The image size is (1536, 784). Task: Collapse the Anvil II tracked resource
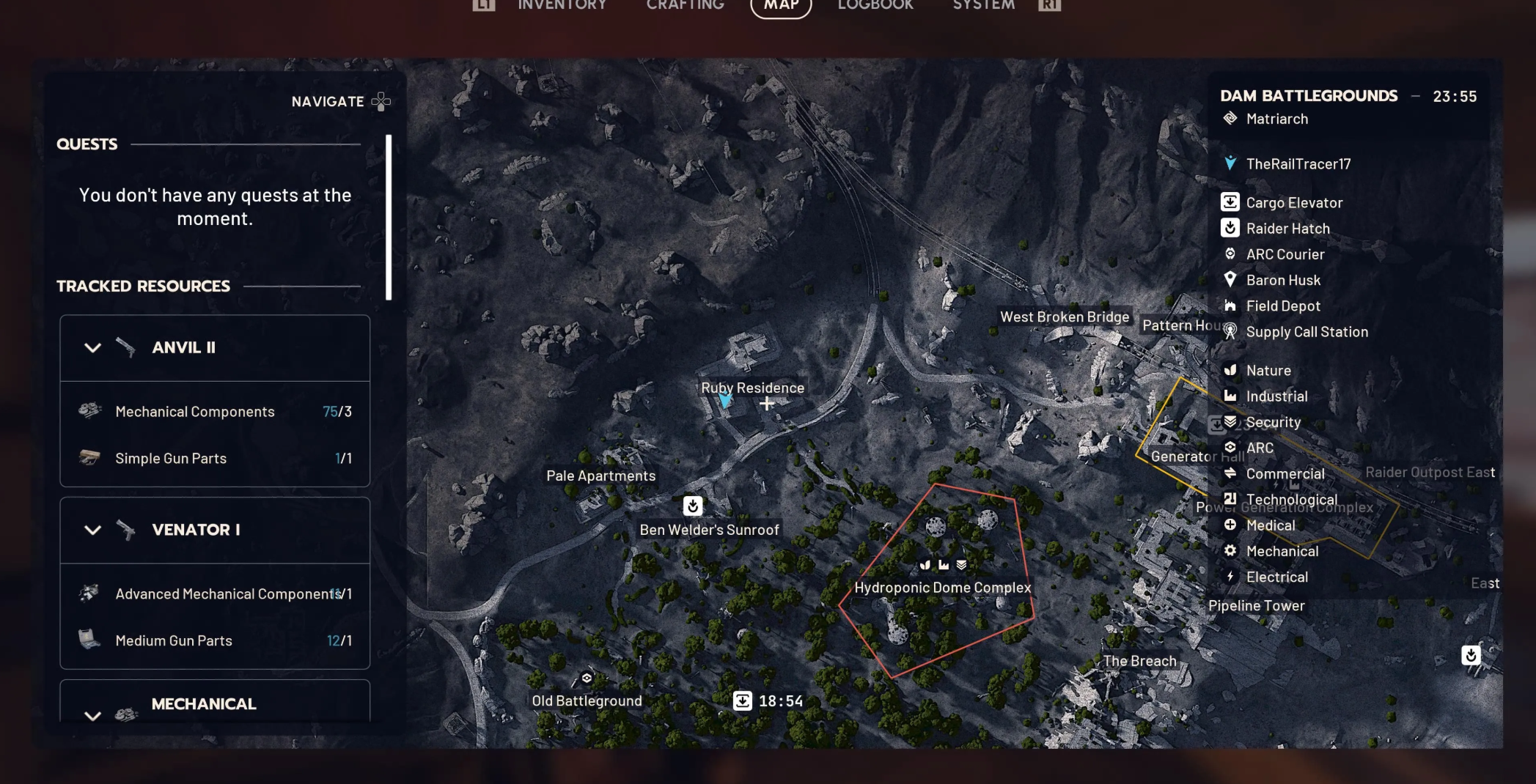92,348
